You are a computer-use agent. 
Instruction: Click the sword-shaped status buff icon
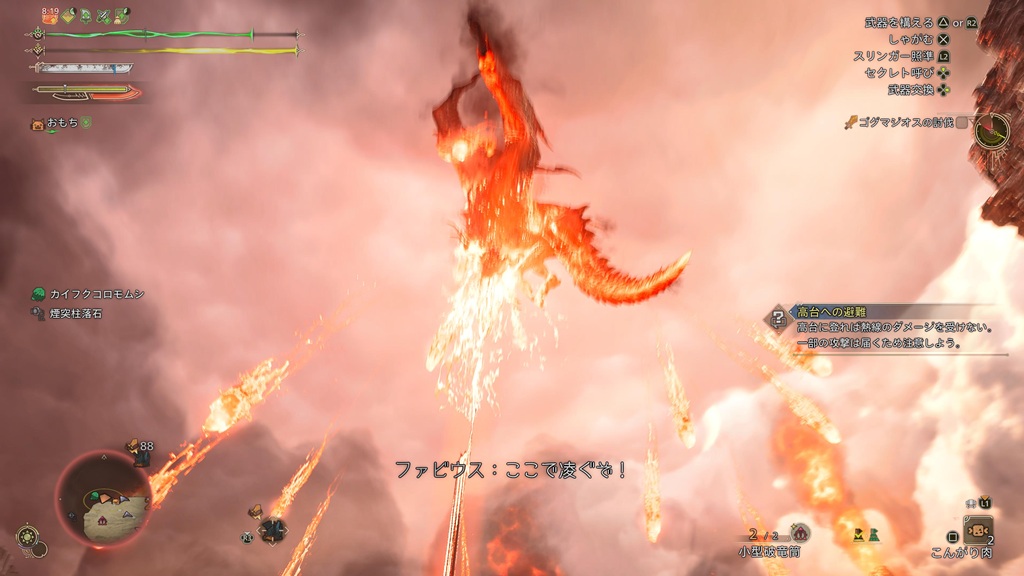103,16
